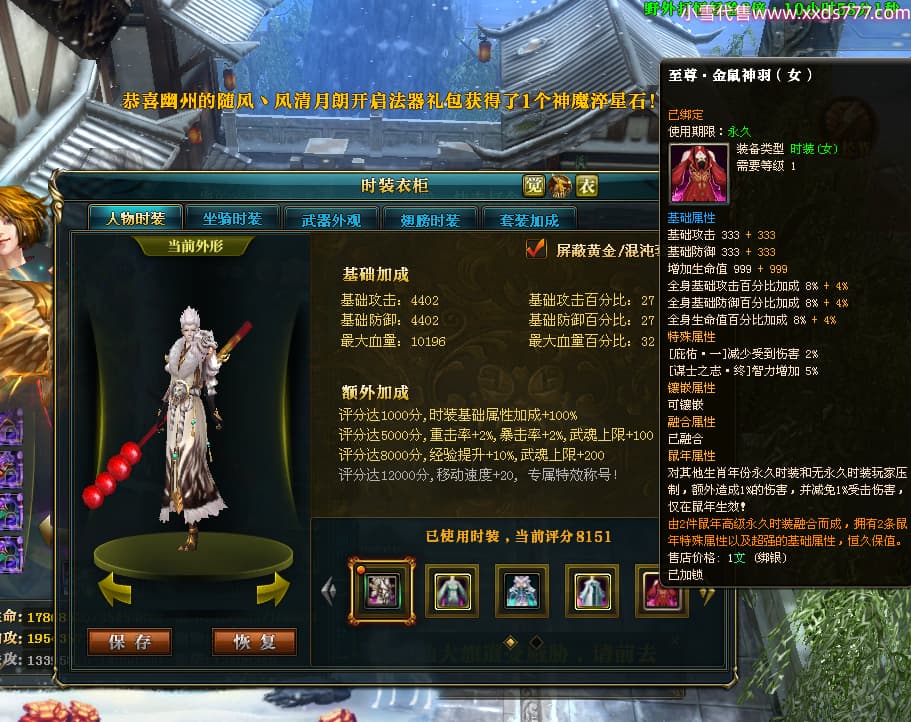The height and width of the screenshot is (722, 911).
Task: Click the 觉 button in the title bar
Action: point(534,185)
